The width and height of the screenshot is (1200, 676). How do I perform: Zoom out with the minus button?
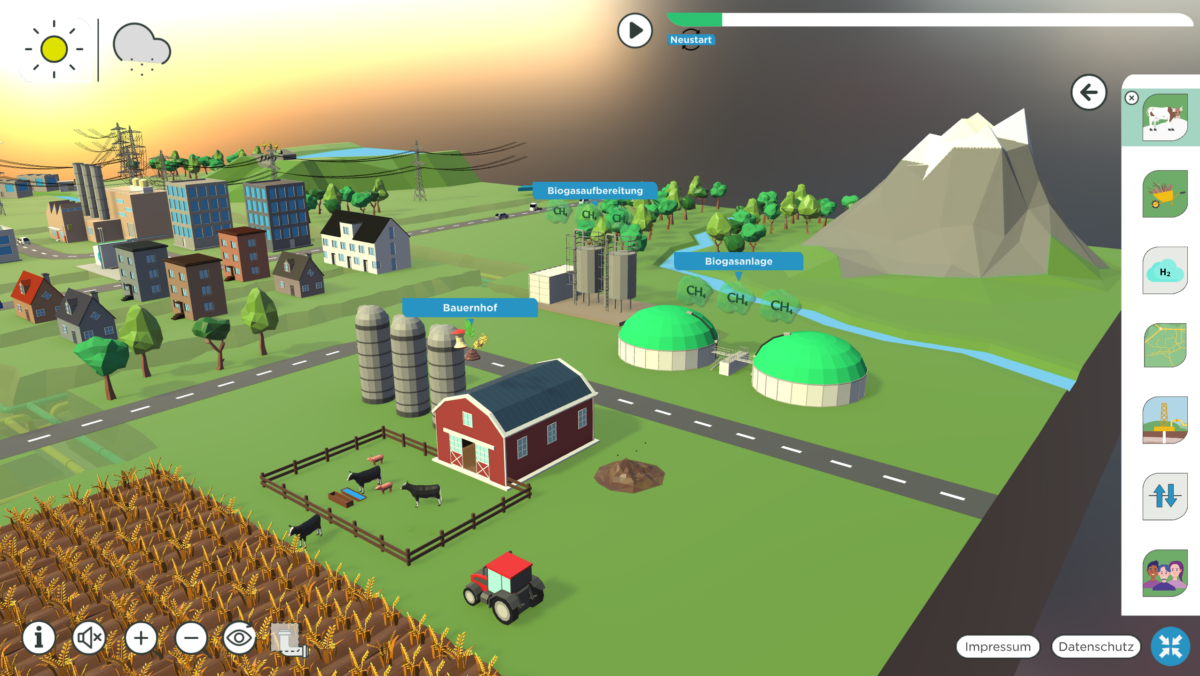point(191,637)
